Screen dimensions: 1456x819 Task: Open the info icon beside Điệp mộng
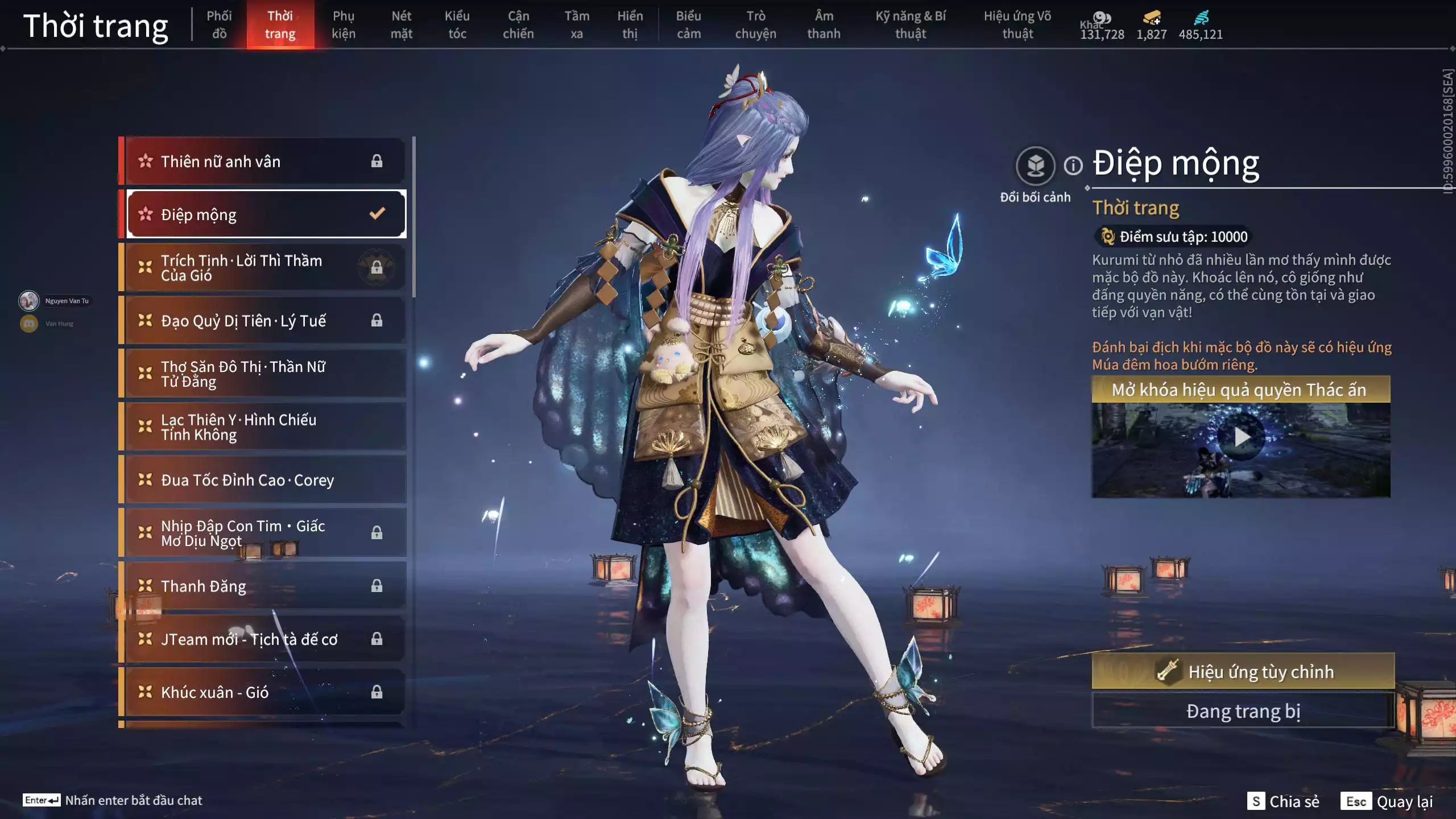pyautogui.click(x=1073, y=166)
